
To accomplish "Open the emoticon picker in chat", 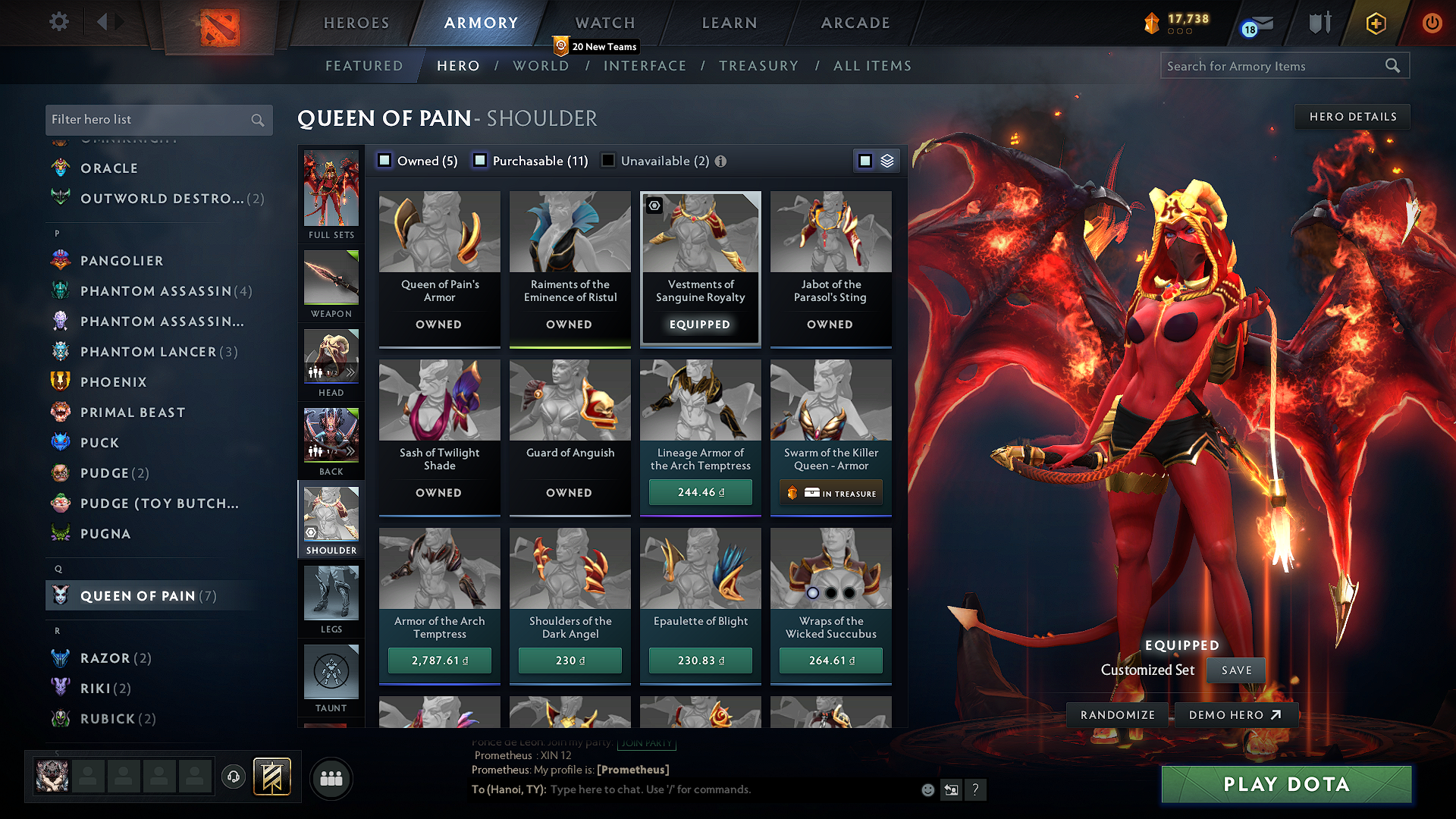I will pos(927,789).
